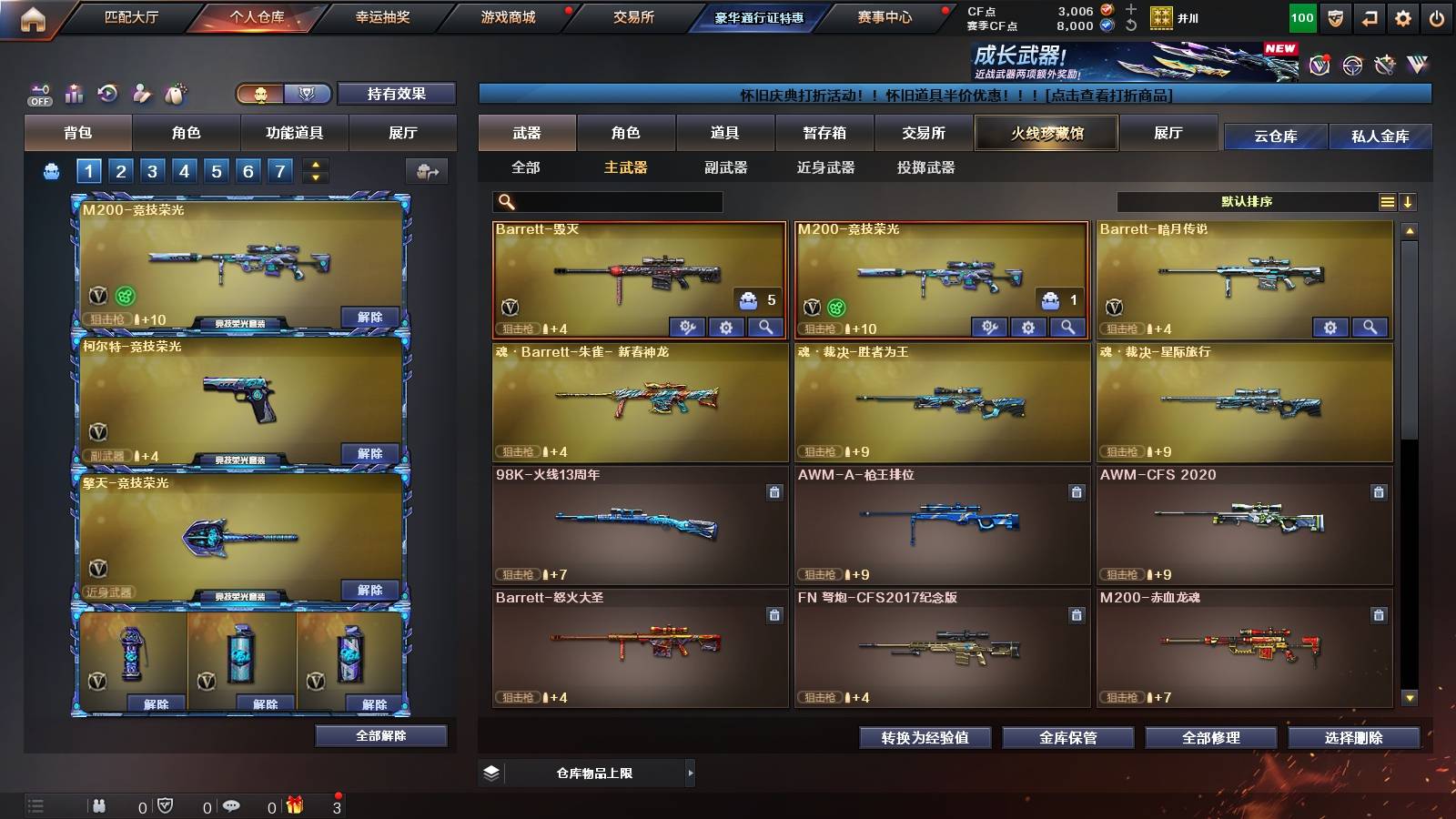Image resolution: width=1456 pixels, height=819 pixels.
Task: Click the wrench customization icon on M200-竞技荣光 card
Action: pyautogui.click(x=991, y=326)
